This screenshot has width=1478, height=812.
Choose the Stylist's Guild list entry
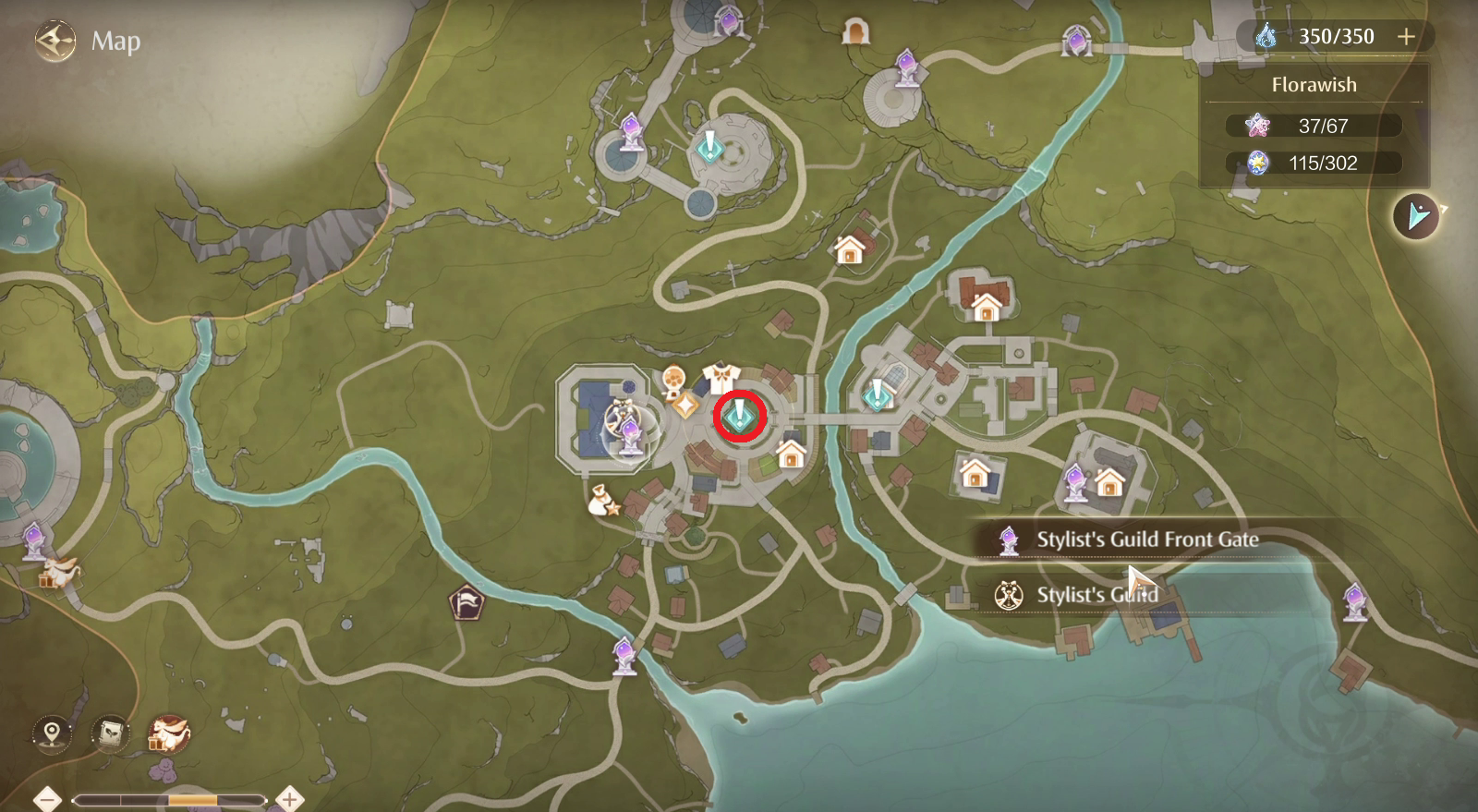pos(1096,595)
